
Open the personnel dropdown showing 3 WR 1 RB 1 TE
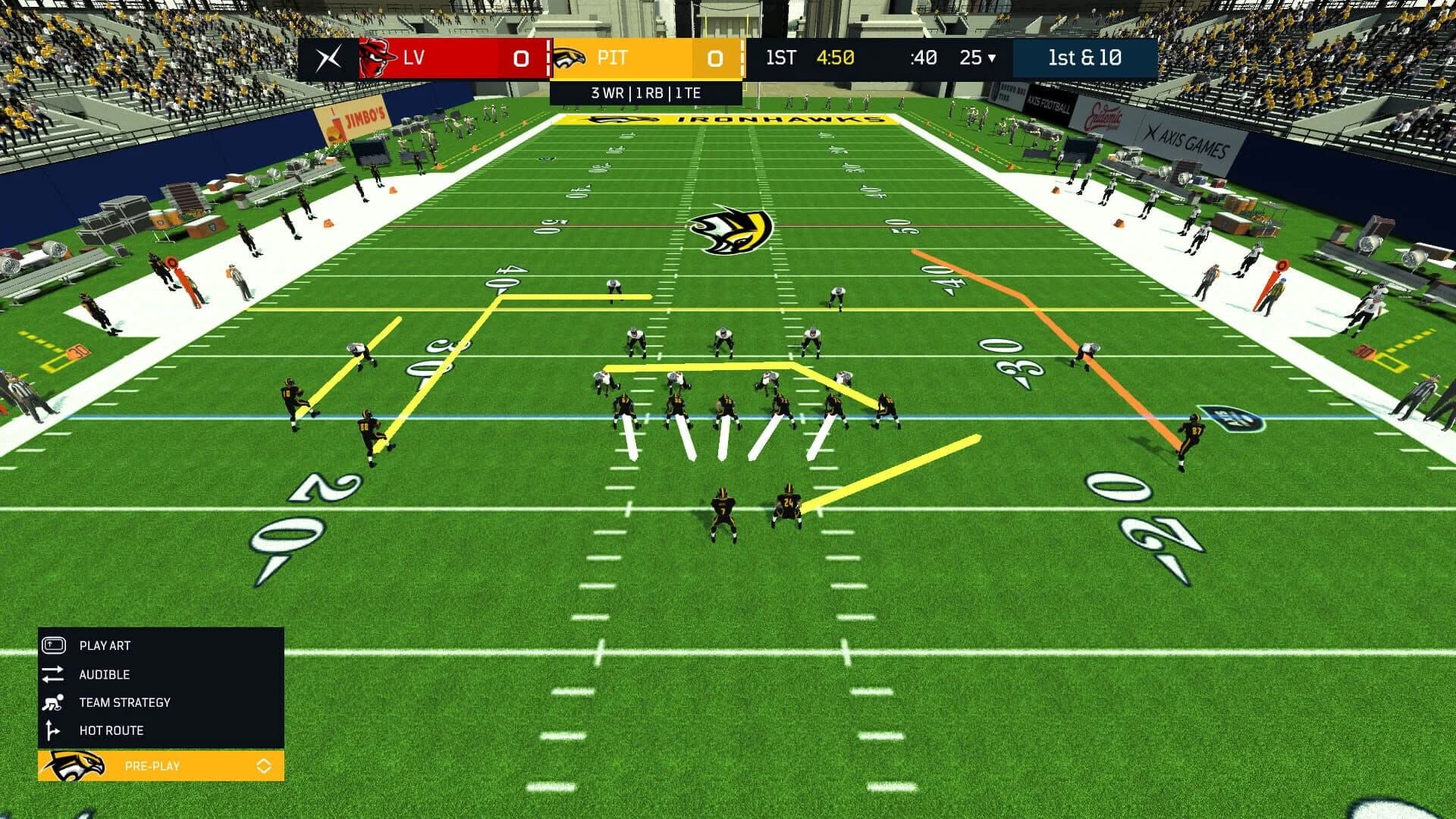(x=645, y=93)
